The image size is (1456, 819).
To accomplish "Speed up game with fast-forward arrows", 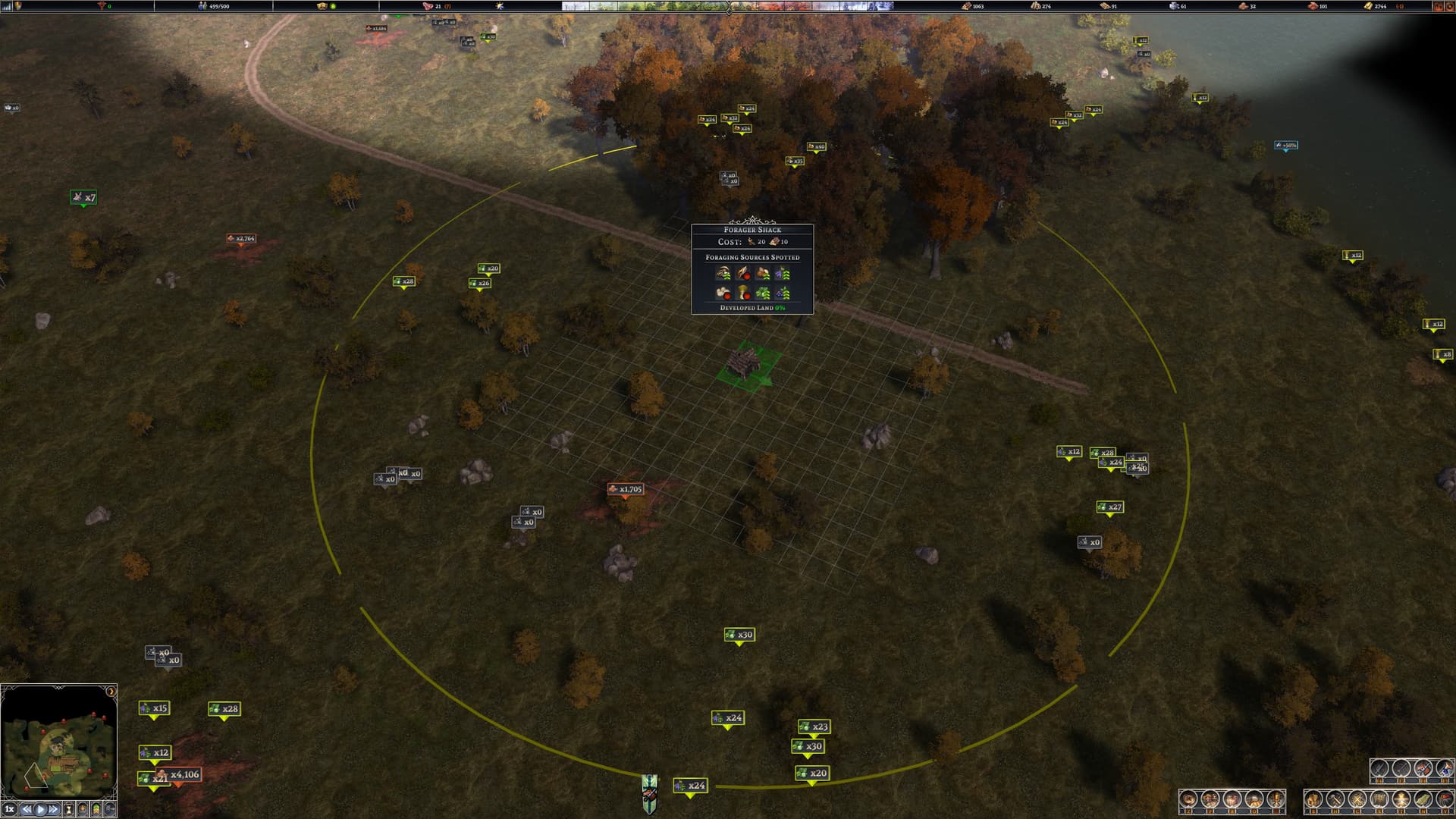I will tap(54, 809).
